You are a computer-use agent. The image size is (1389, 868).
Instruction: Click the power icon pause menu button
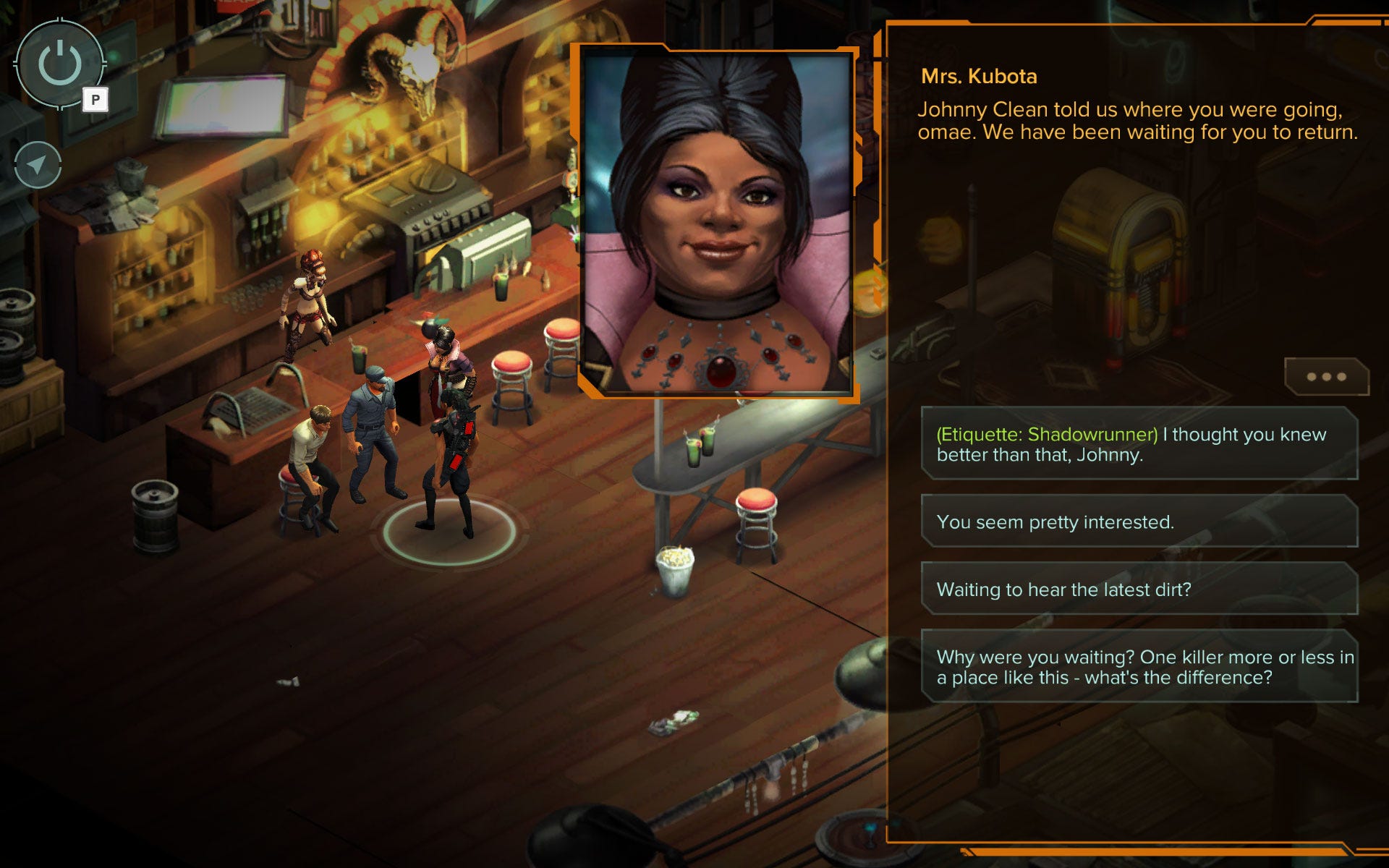tap(60, 64)
